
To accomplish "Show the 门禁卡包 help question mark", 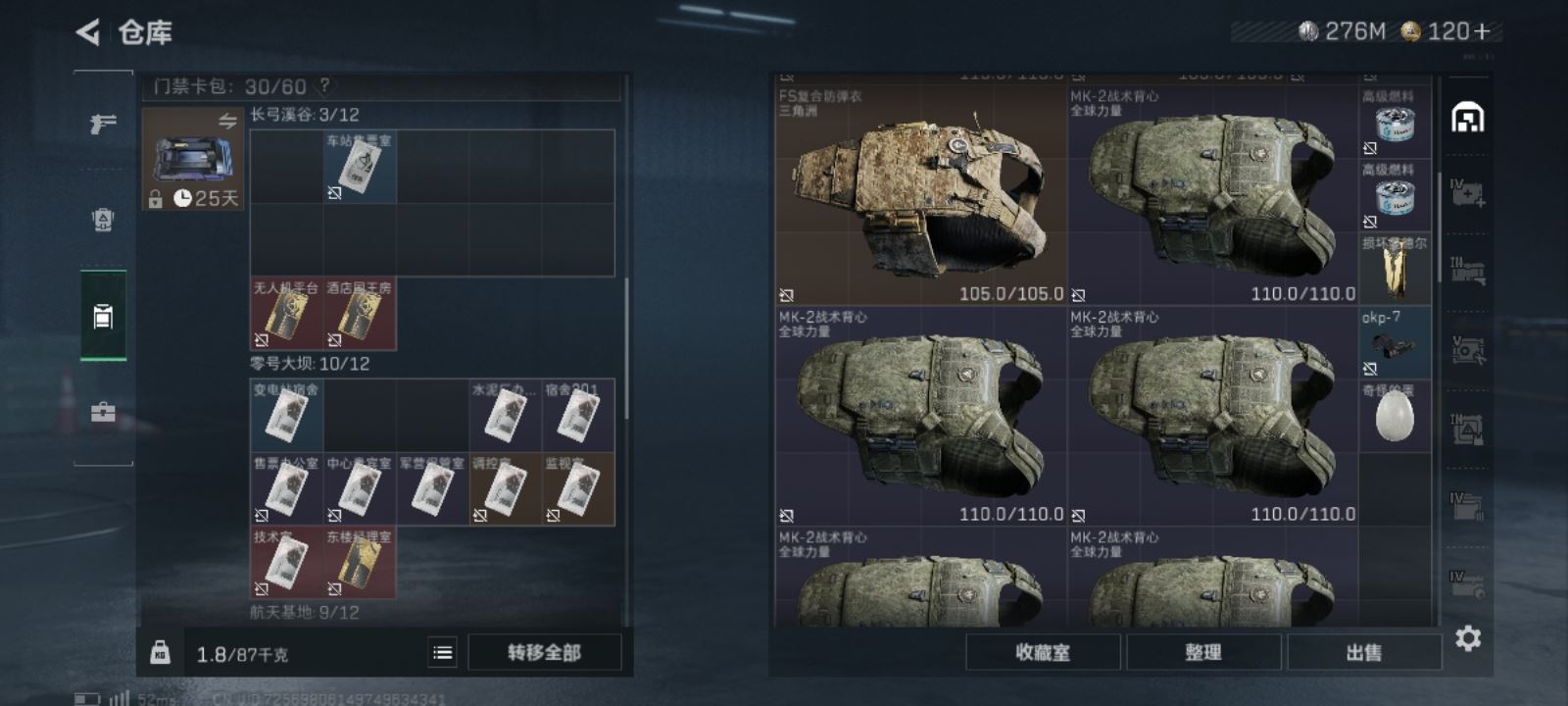I will tap(324, 86).
